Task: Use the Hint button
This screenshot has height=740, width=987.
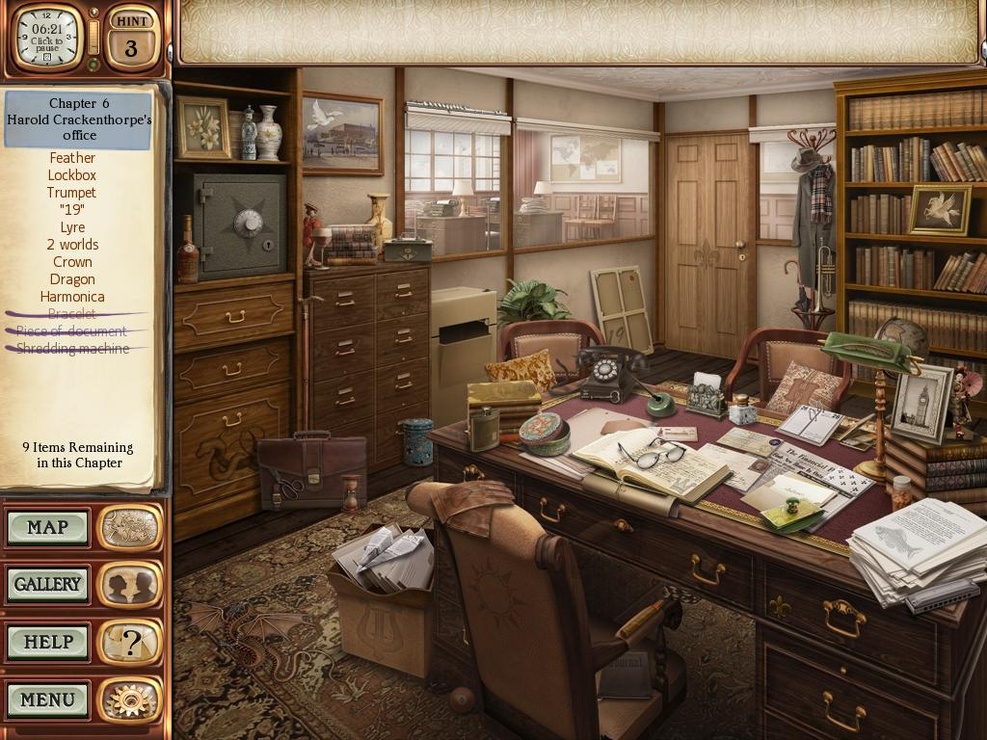Action: 131,38
